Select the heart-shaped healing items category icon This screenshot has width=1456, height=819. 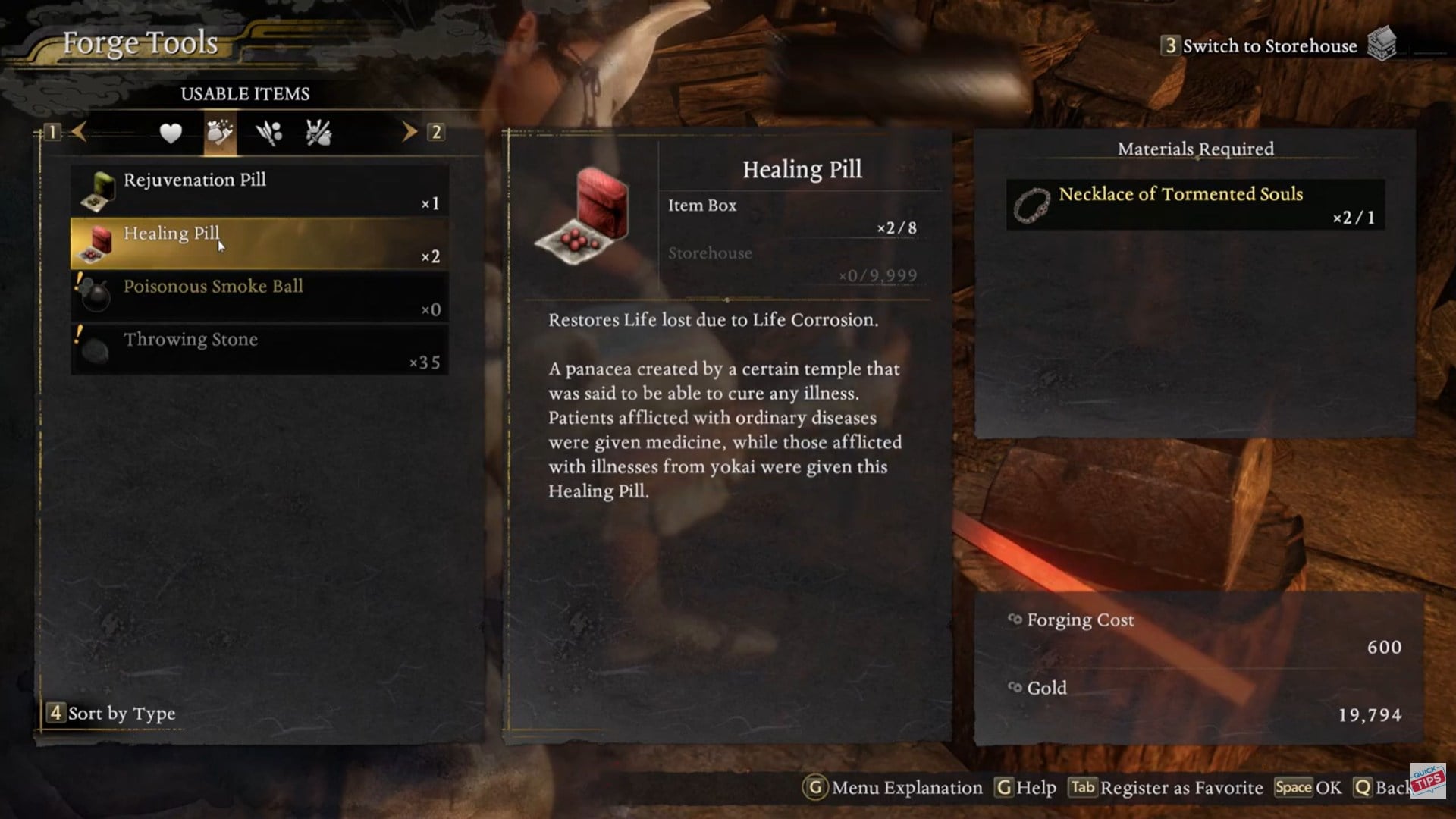(170, 133)
